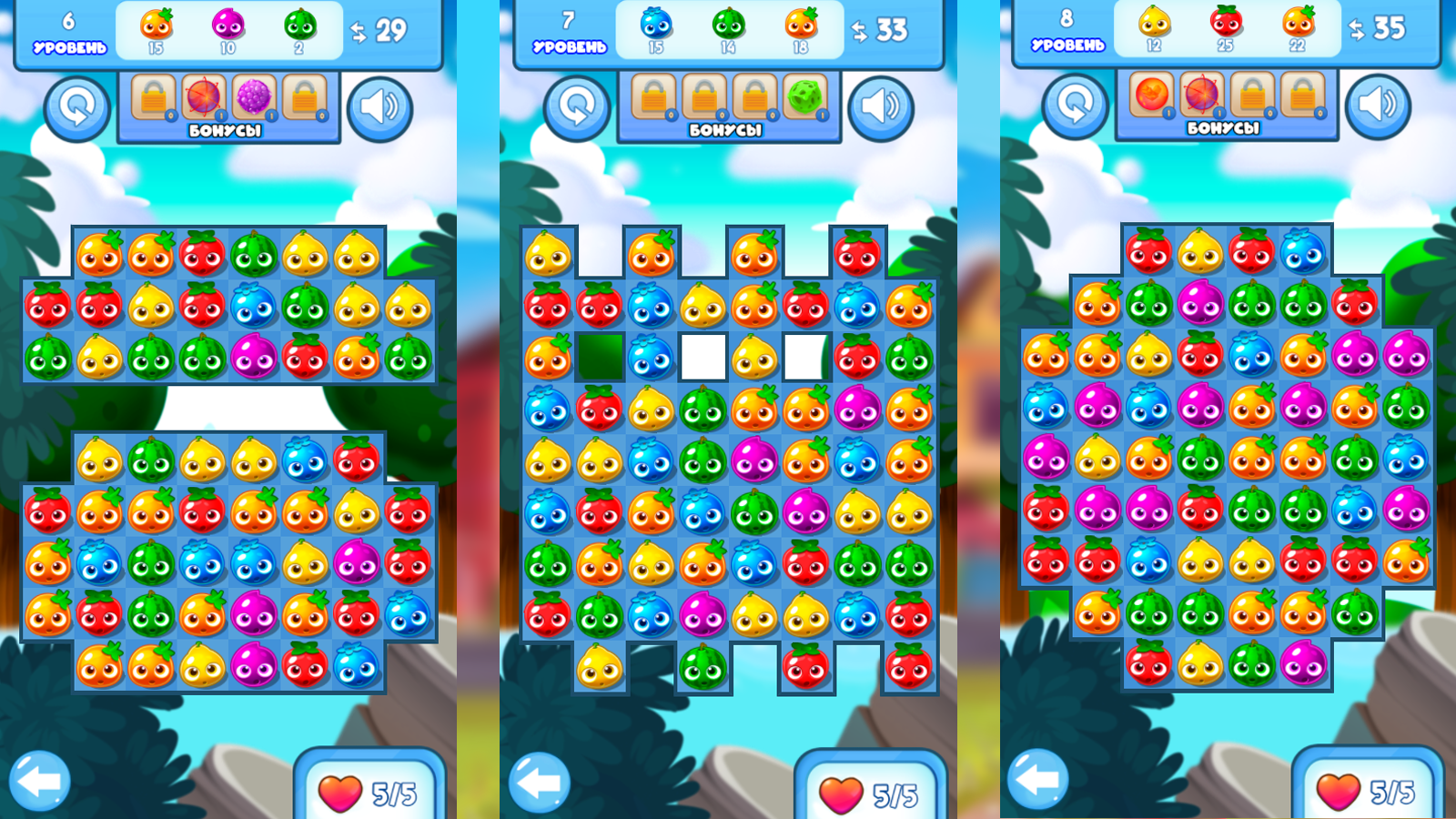
Task: Click the cherry goal counter showing 25
Action: tap(1224, 25)
